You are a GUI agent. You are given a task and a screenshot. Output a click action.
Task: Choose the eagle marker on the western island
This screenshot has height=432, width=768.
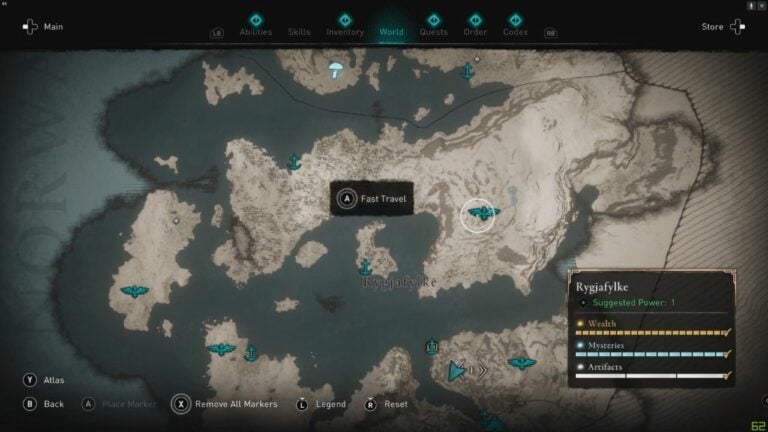pos(133,292)
